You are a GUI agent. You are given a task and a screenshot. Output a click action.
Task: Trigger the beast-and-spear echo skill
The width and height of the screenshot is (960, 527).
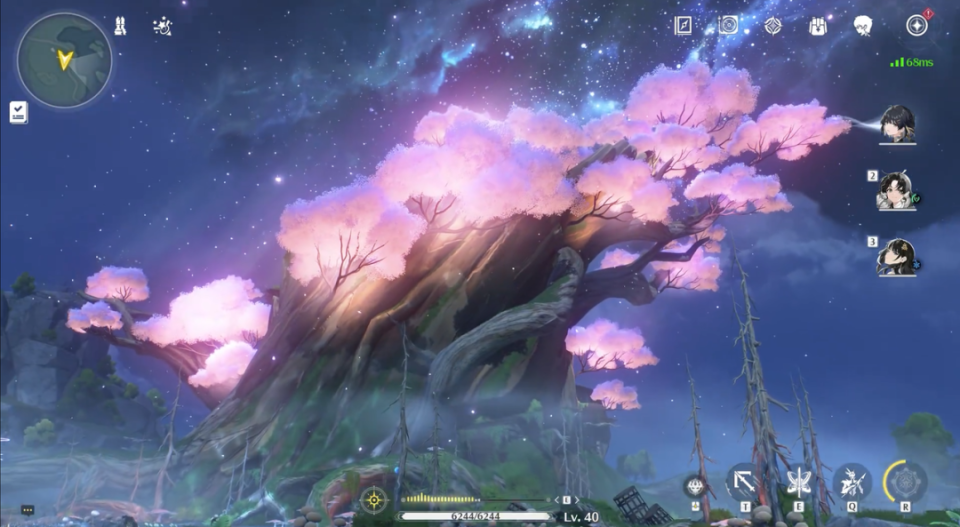[x=852, y=482]
